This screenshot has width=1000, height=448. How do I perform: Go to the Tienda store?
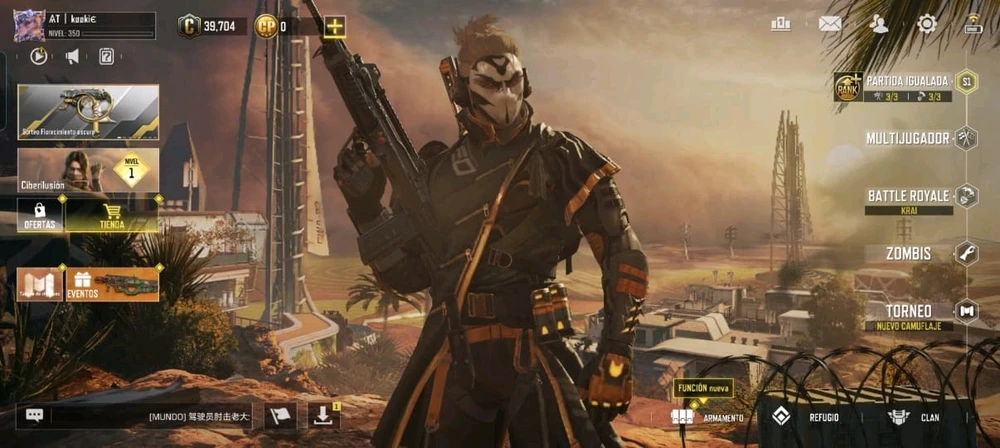point(111,214)
